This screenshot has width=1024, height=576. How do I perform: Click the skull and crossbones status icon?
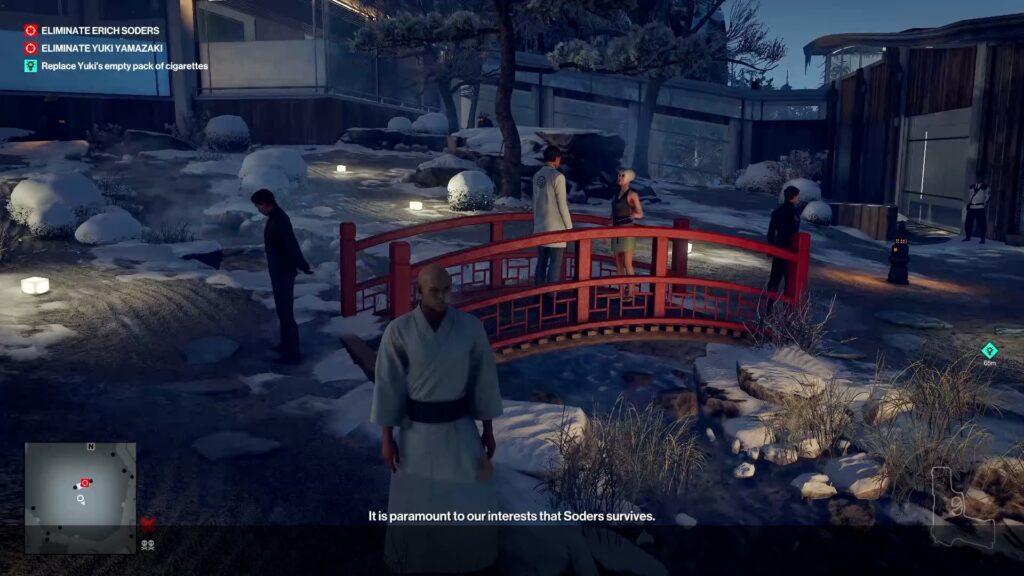click(x=148, y=545)
